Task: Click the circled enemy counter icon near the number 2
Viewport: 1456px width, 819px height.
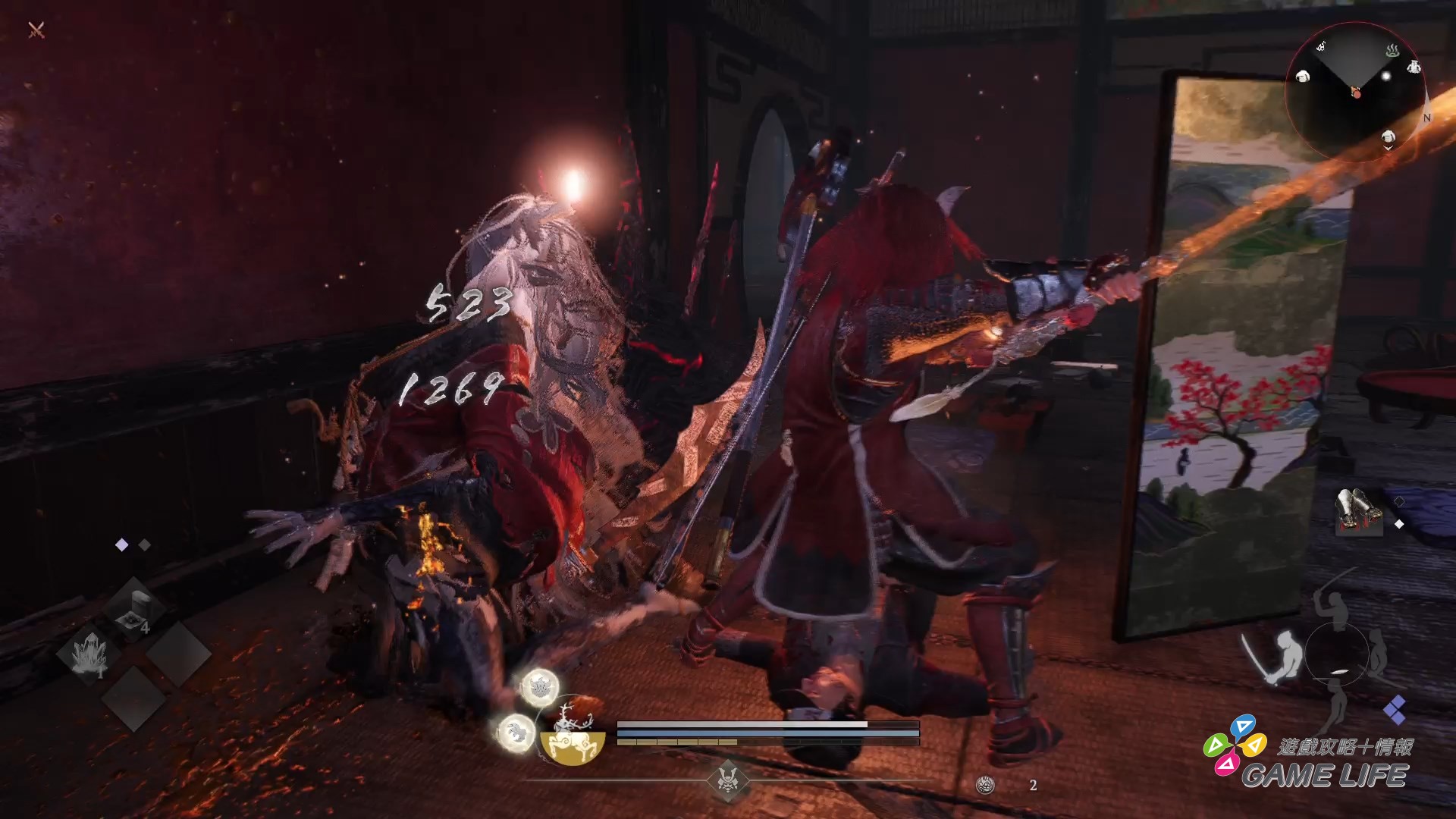Action: (984, 783)
